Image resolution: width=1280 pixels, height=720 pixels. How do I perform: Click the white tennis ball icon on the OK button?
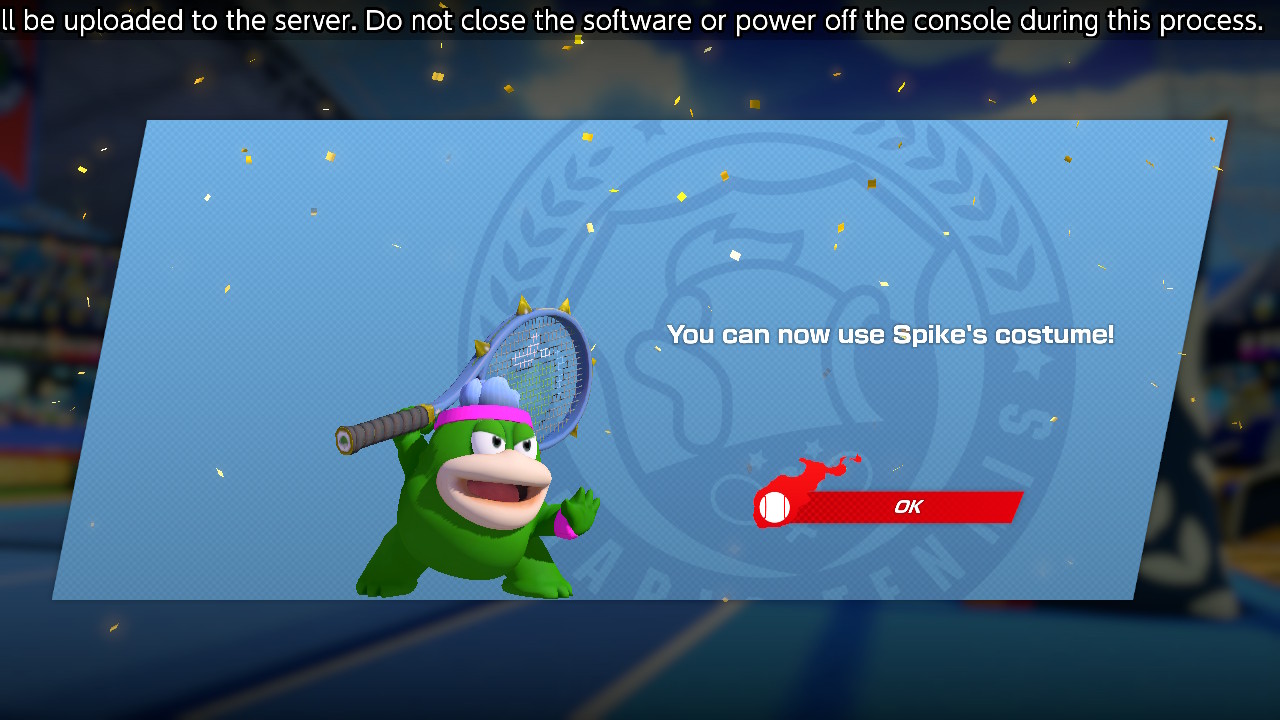point(772,507)
